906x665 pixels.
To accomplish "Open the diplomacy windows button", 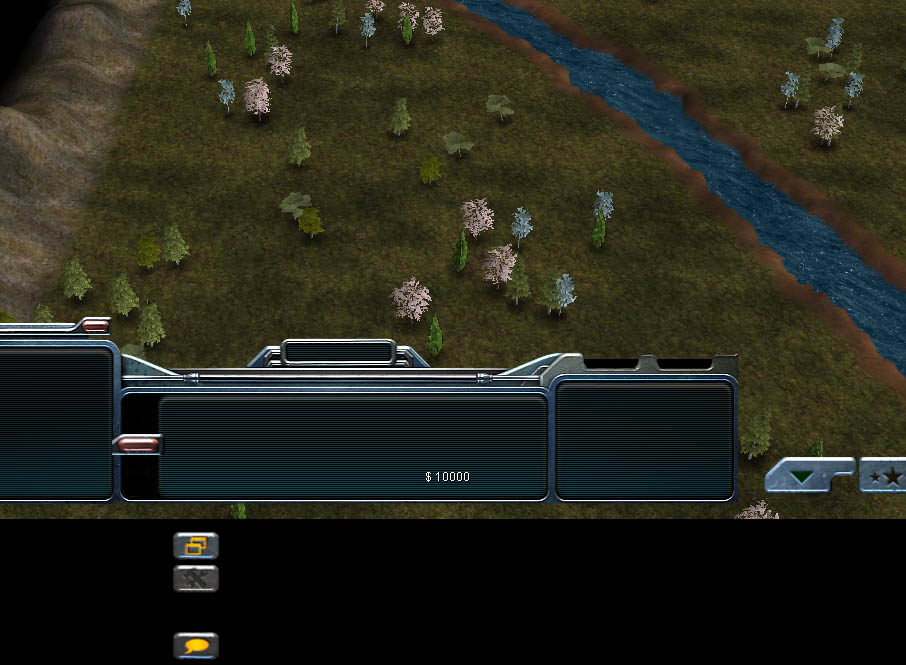I will pyautogui.click(x=196, y=546).
